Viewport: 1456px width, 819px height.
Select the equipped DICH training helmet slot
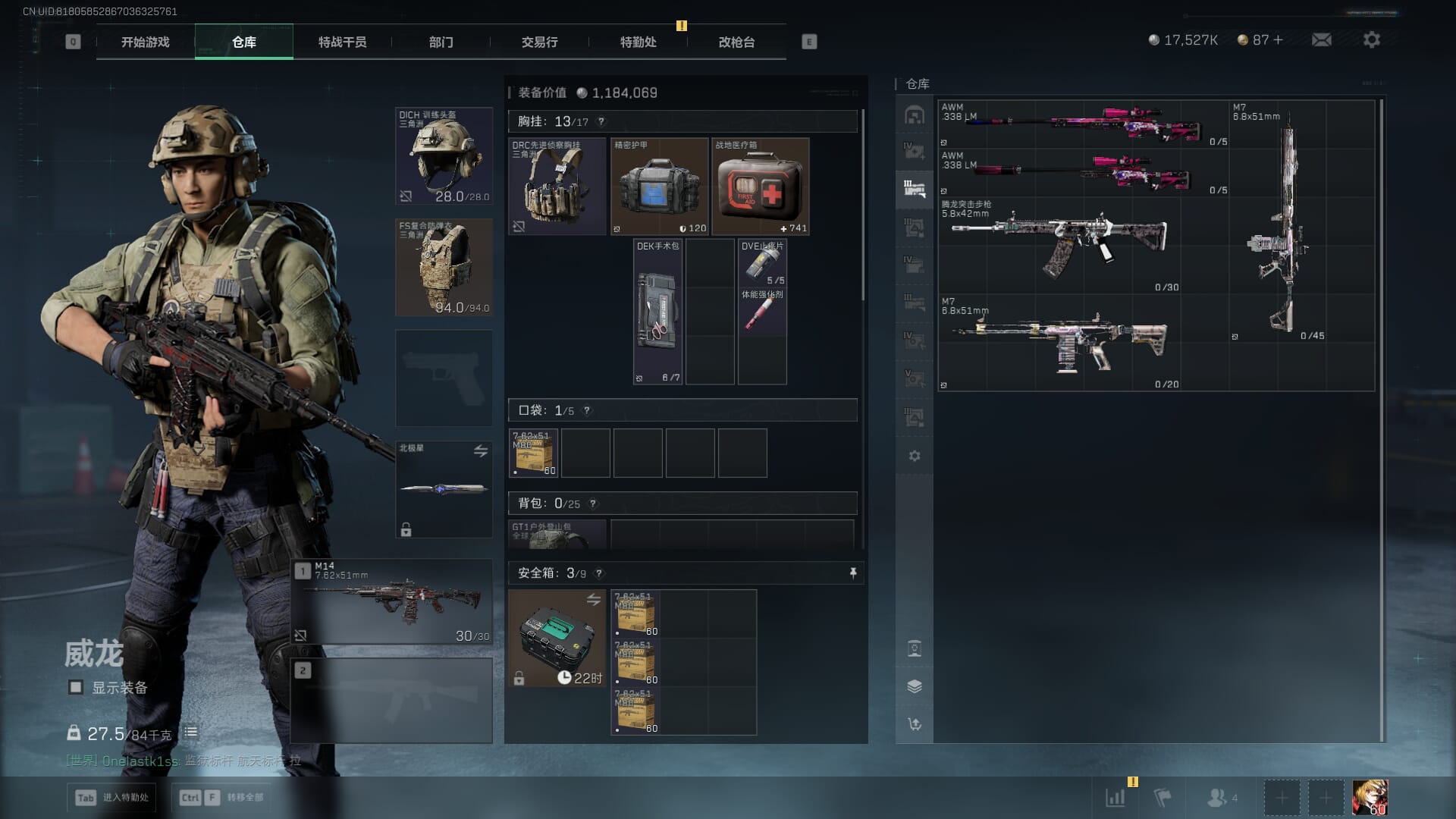click(x=444, y=156)
